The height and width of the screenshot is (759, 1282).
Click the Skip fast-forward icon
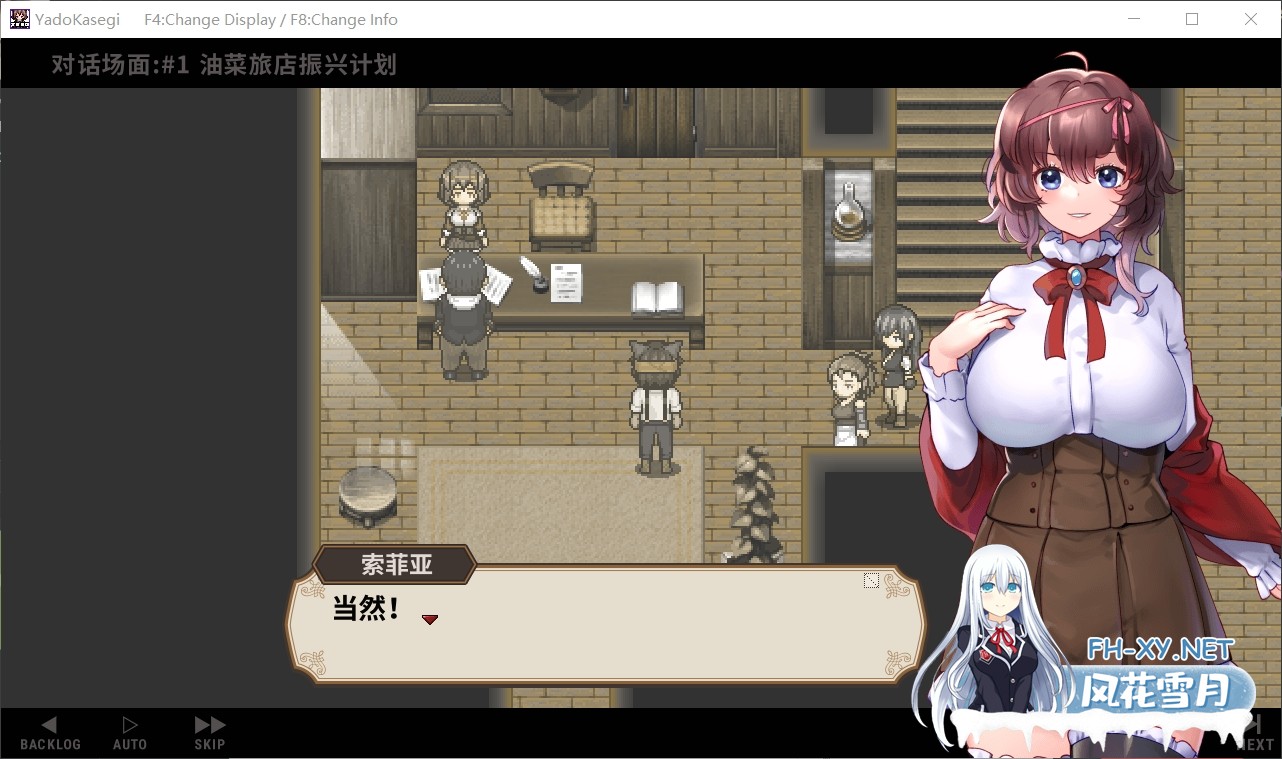click(207, 724)
